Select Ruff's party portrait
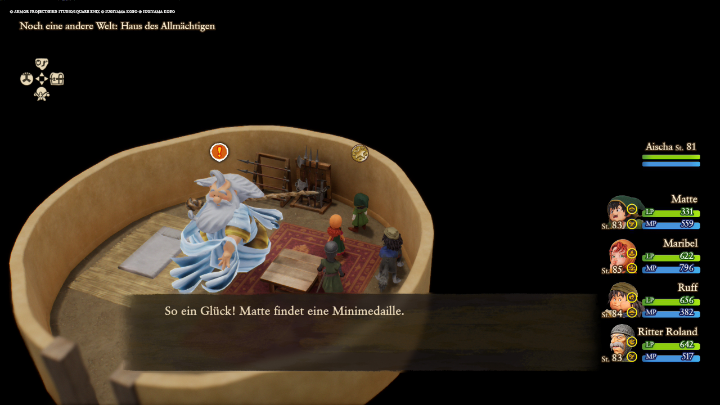 (622, 299)
